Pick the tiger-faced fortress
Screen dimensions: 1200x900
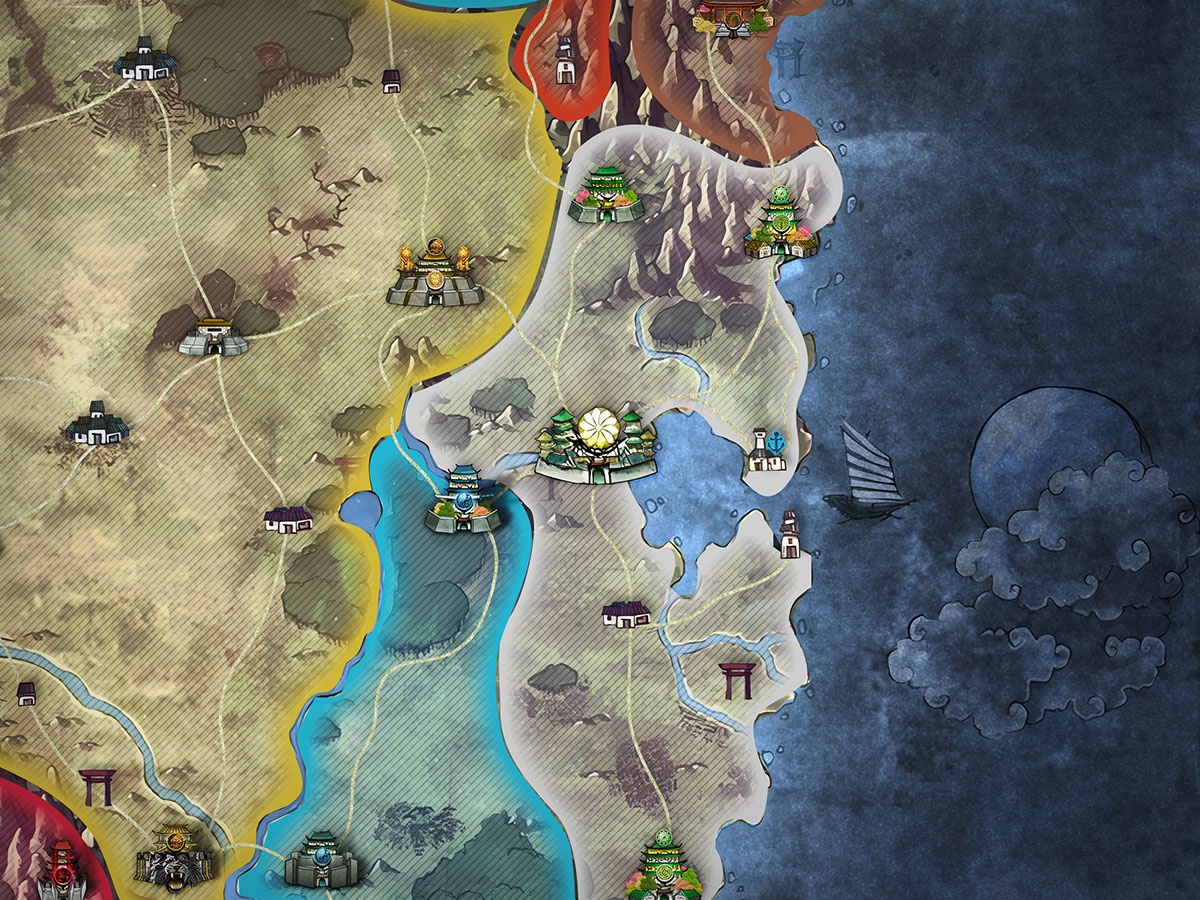coord(176,857)
